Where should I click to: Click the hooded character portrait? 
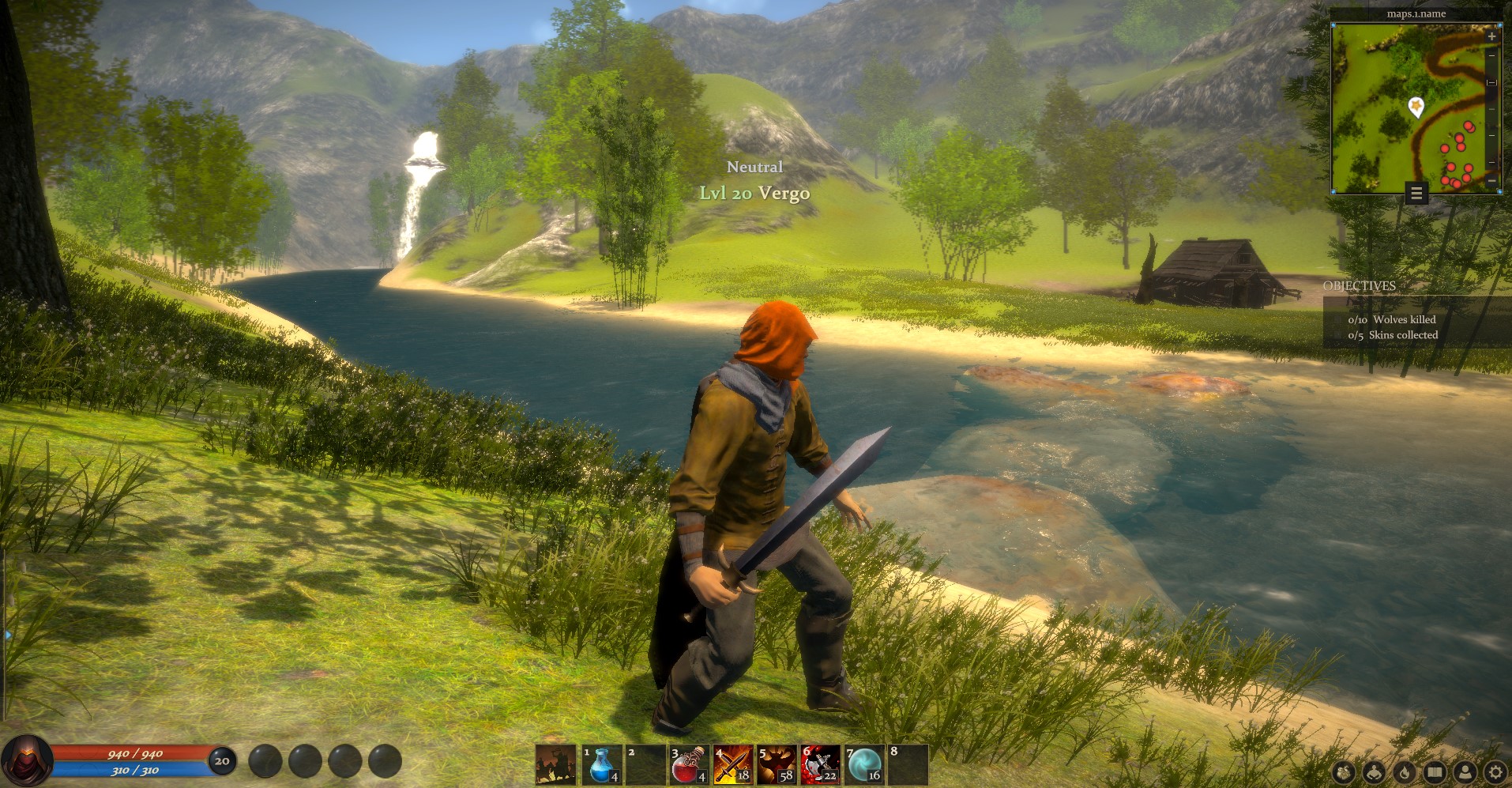click(x=27, y=760)
